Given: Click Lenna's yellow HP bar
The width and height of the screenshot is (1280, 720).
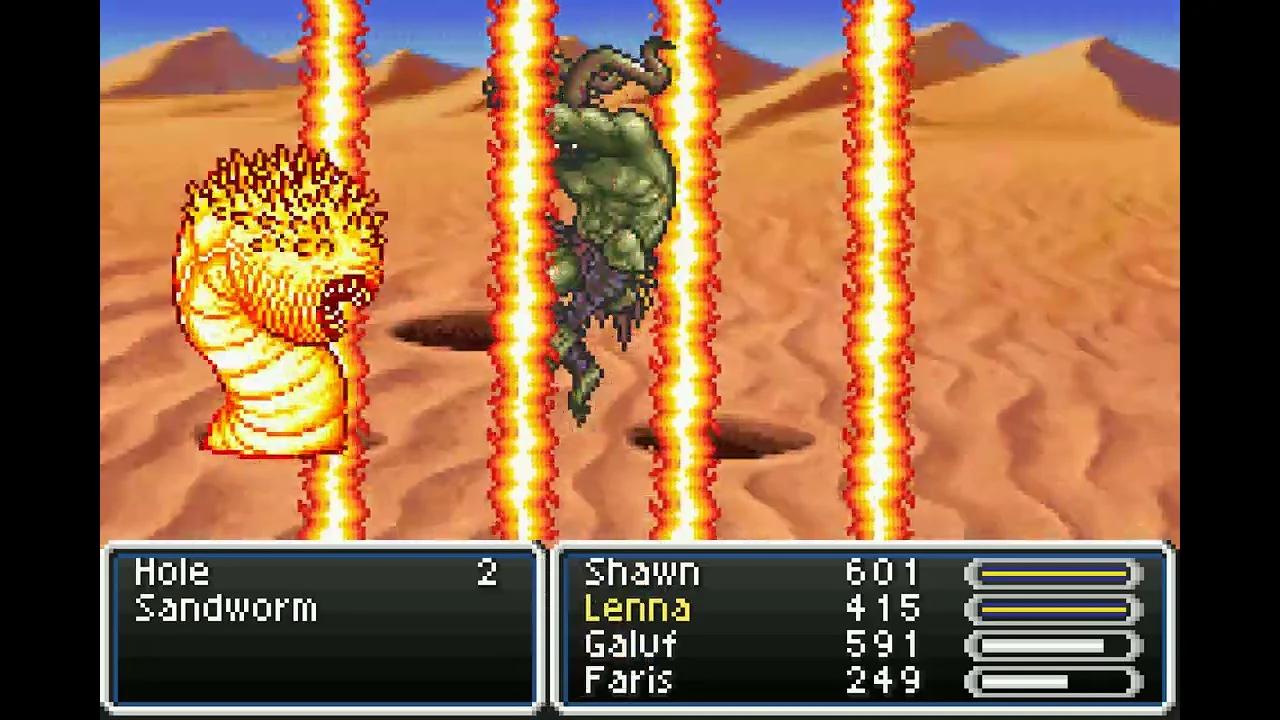Looking at the screenshot, I should click(x=1052, y=608).
